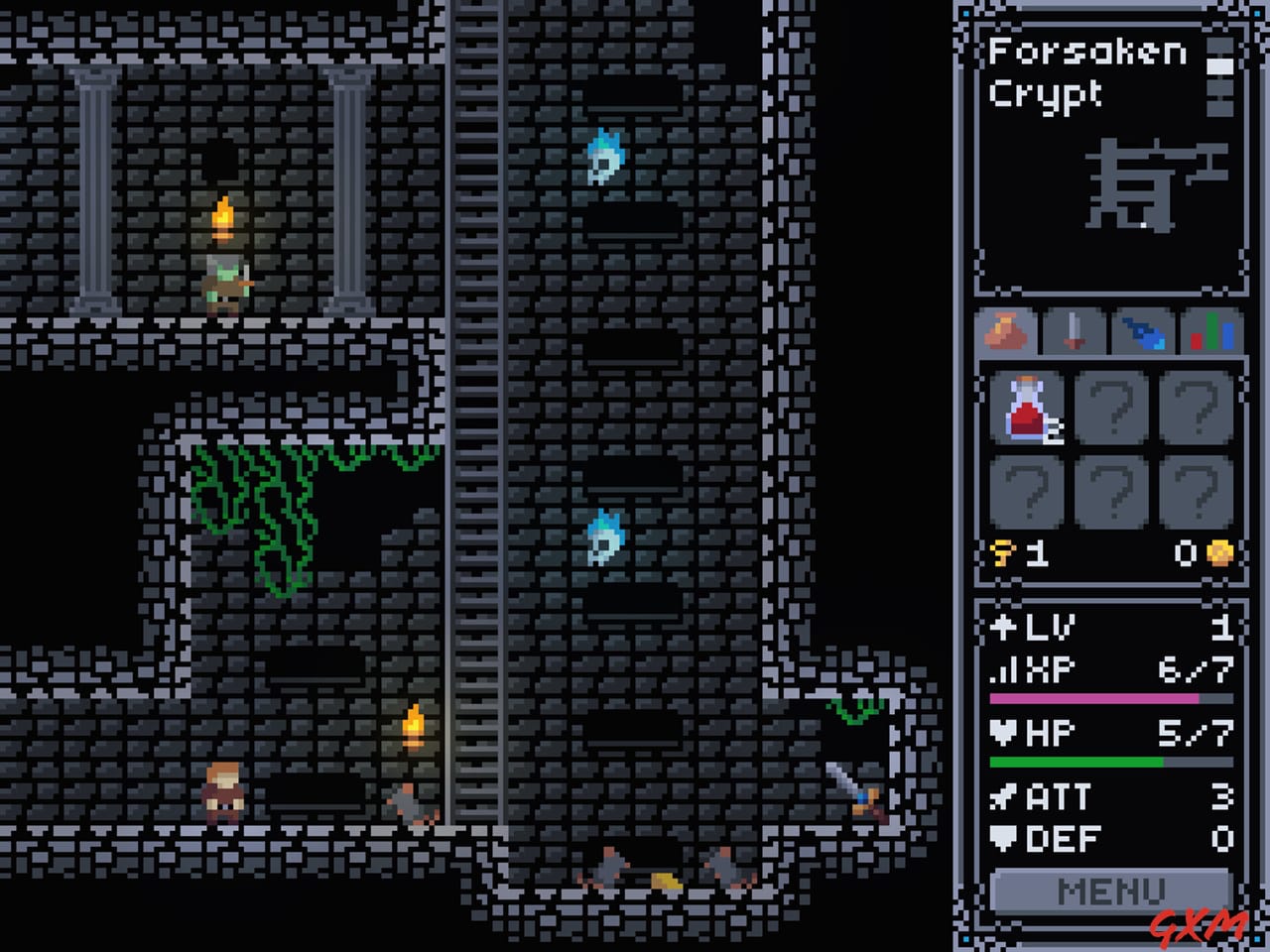Click the Forsaken Crypt title text

(1081, 74)
